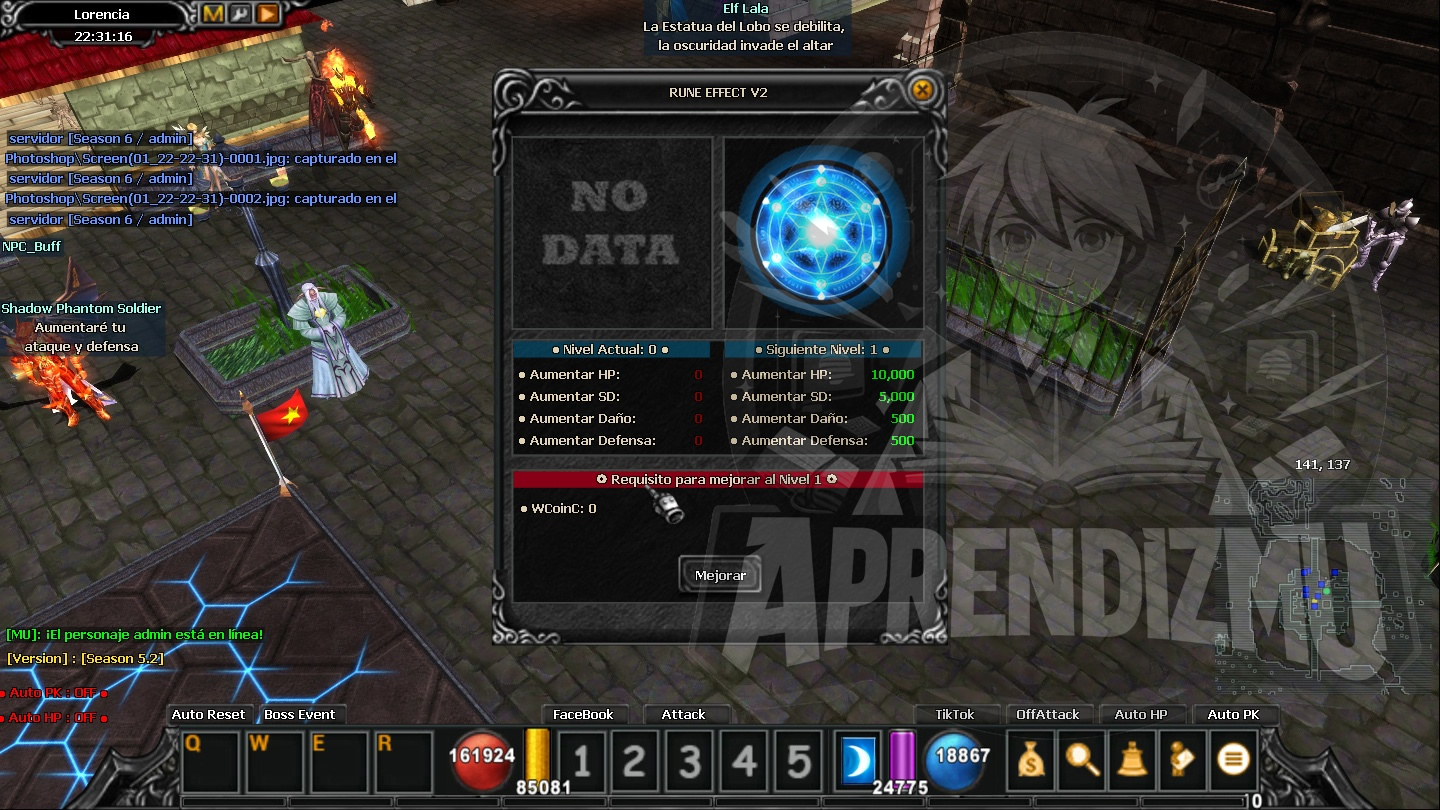Open the money bag shop icon
This screenshot has height=810, width=1440.
point(1030,760)
